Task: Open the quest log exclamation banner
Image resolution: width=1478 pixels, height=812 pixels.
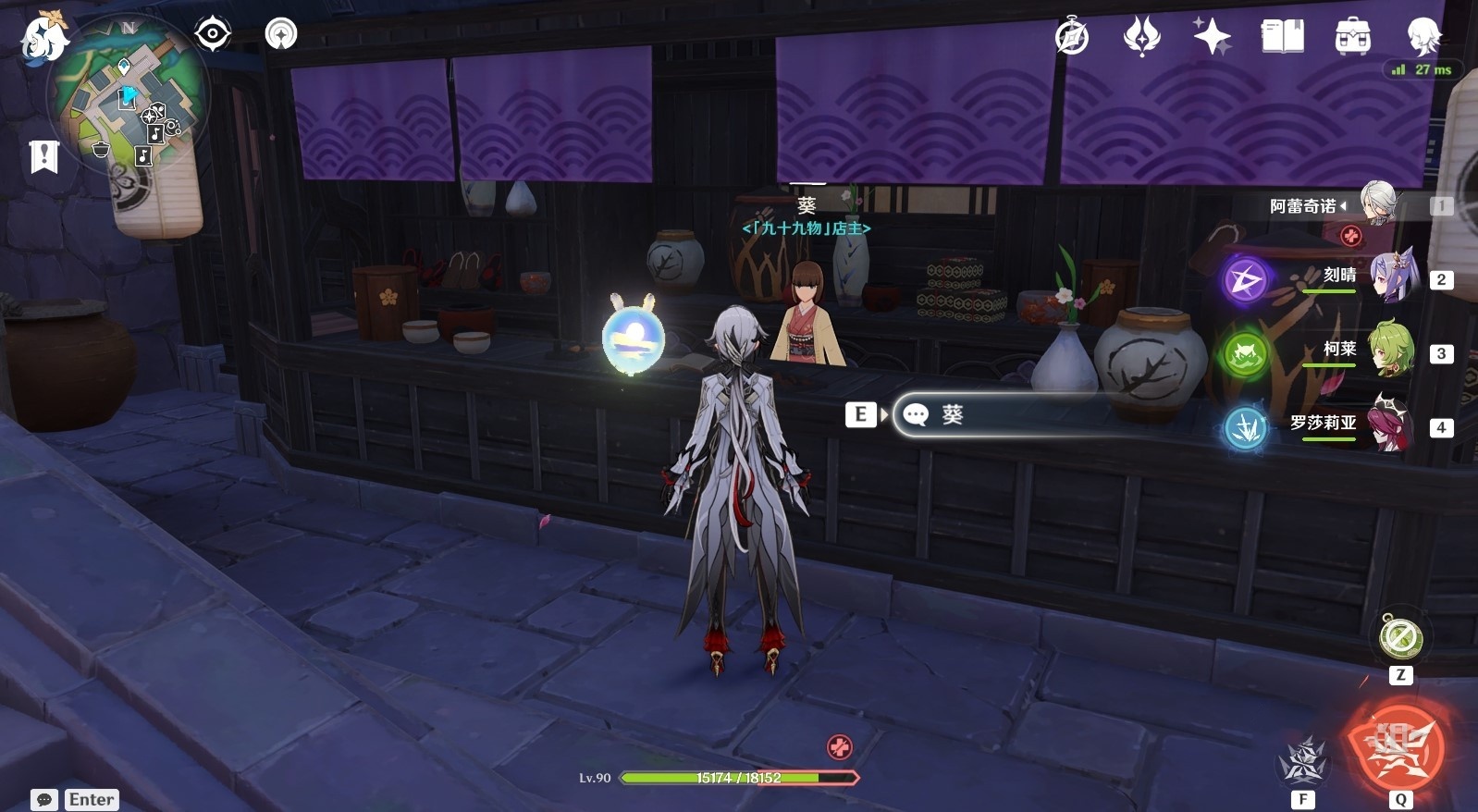Action: pyautogui.click(x=43, y=156)
